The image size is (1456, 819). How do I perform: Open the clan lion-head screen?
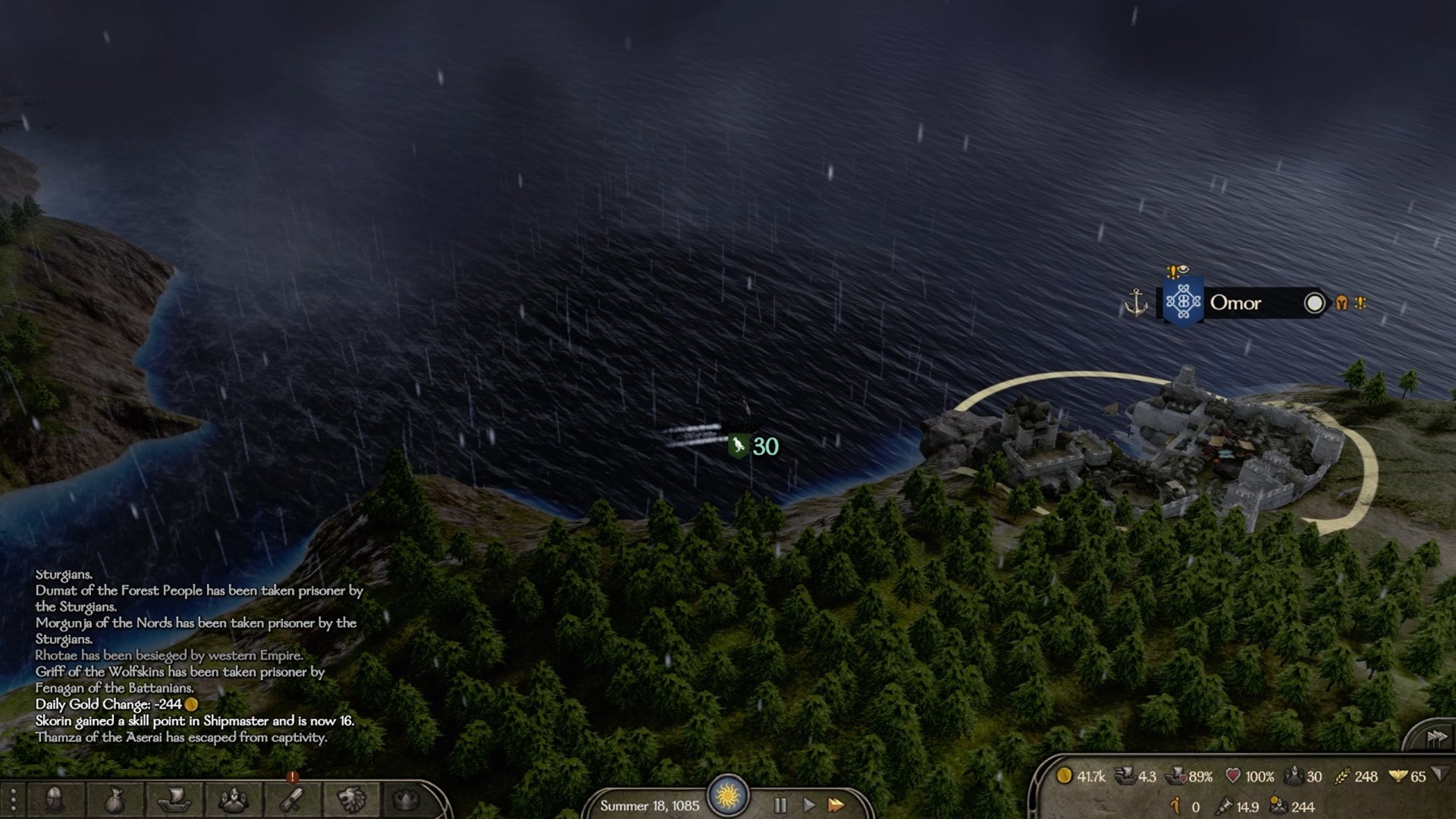pyautogui.click(x=351, y=799)
